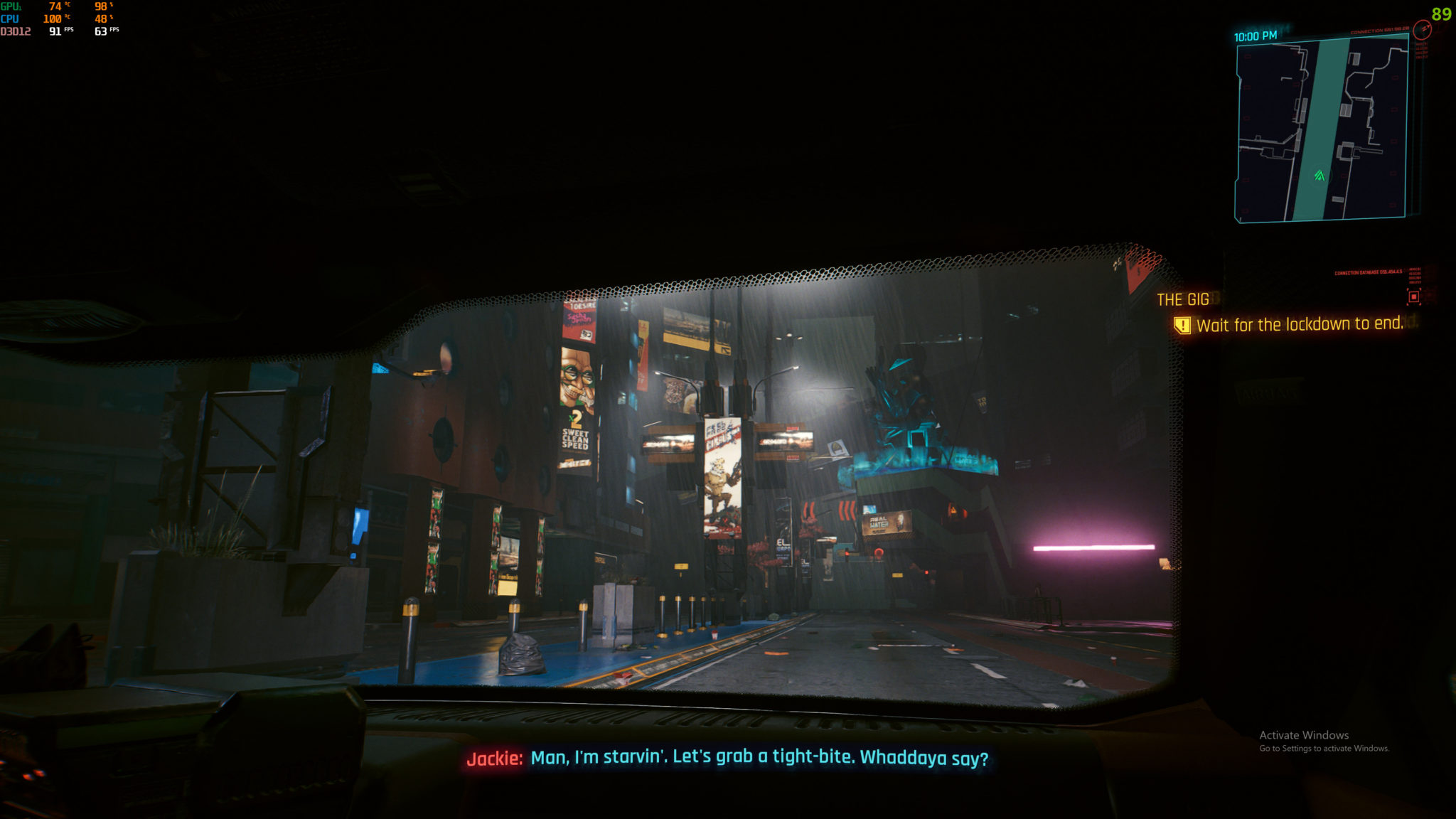Click the yellow quest objective marker icon
1456x819 pixels.
pyautogui.click(x=1182, y=326)
